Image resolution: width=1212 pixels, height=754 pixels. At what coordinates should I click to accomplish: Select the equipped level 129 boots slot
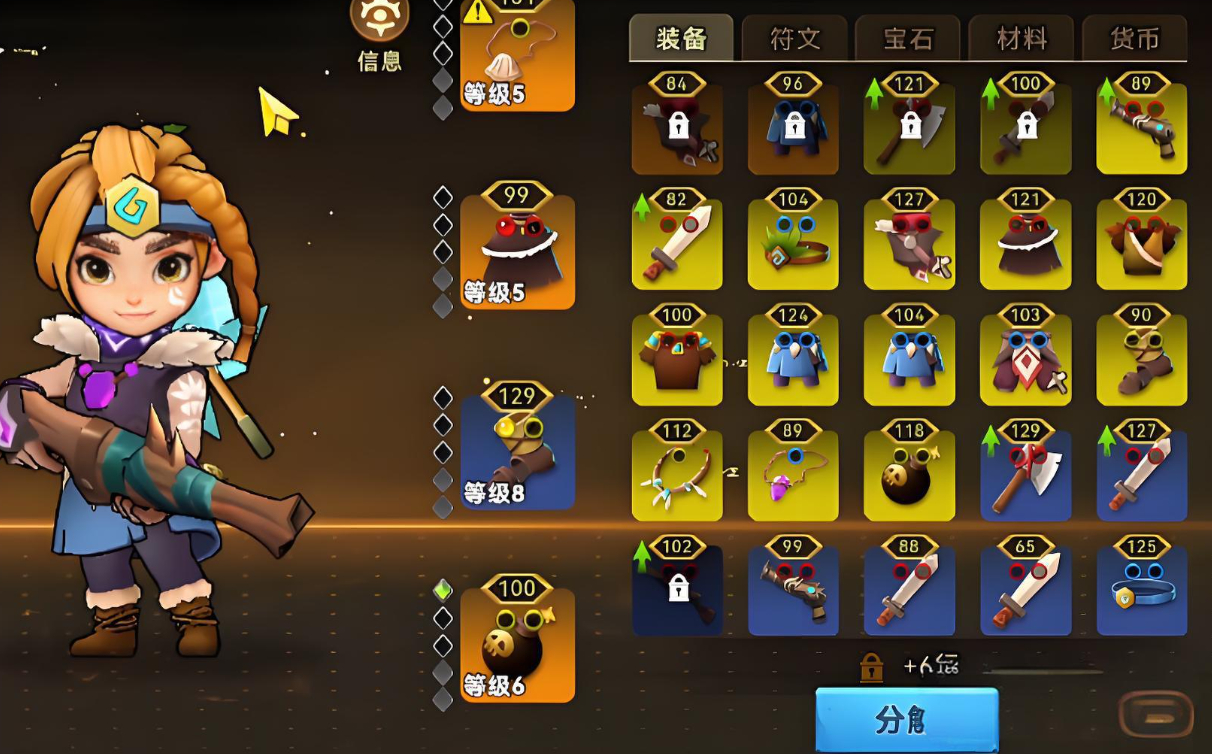coord(517,452)
